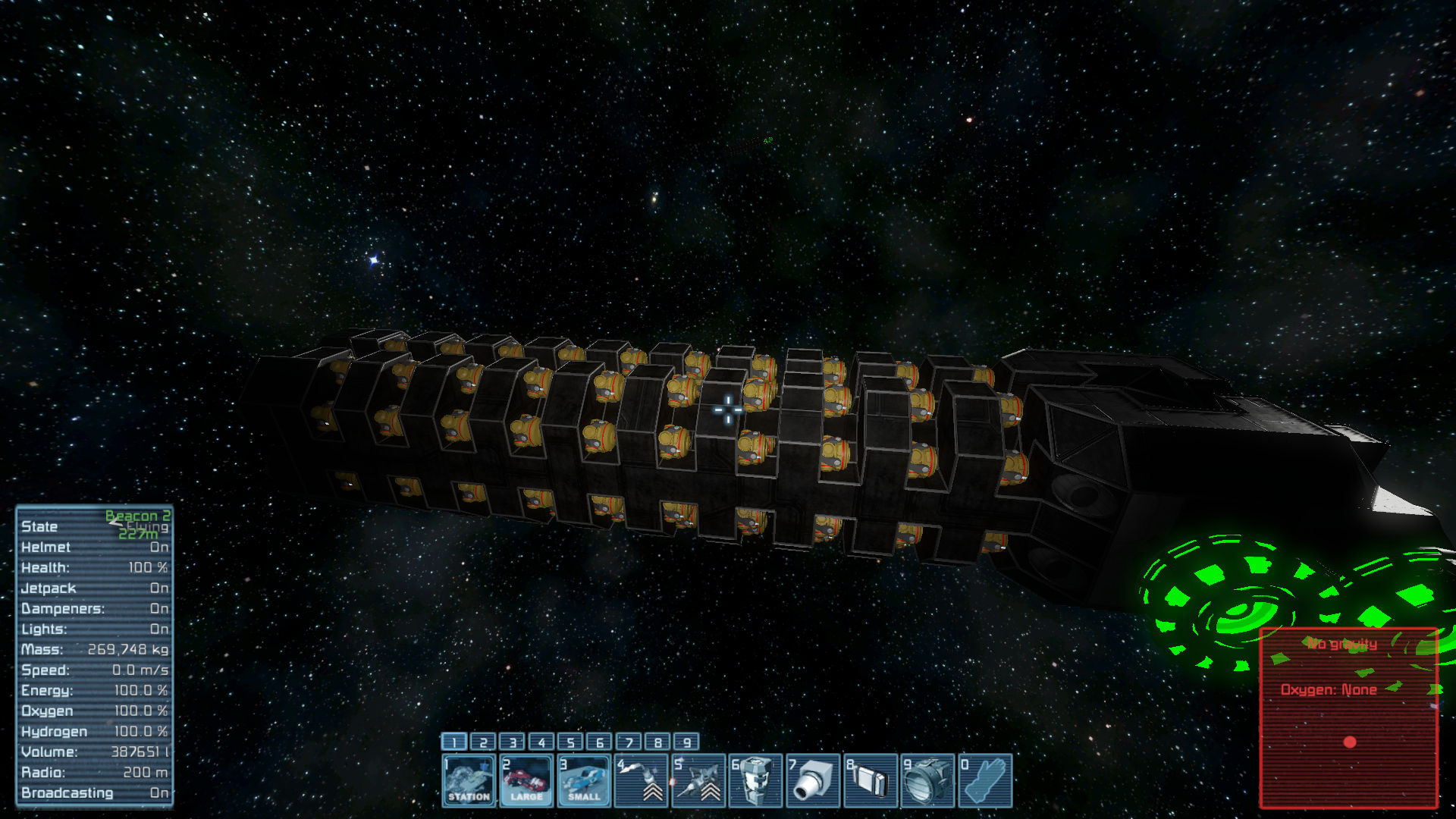Open toolbar page 2
Screen dimensions: 1456x819
(483, 742)
